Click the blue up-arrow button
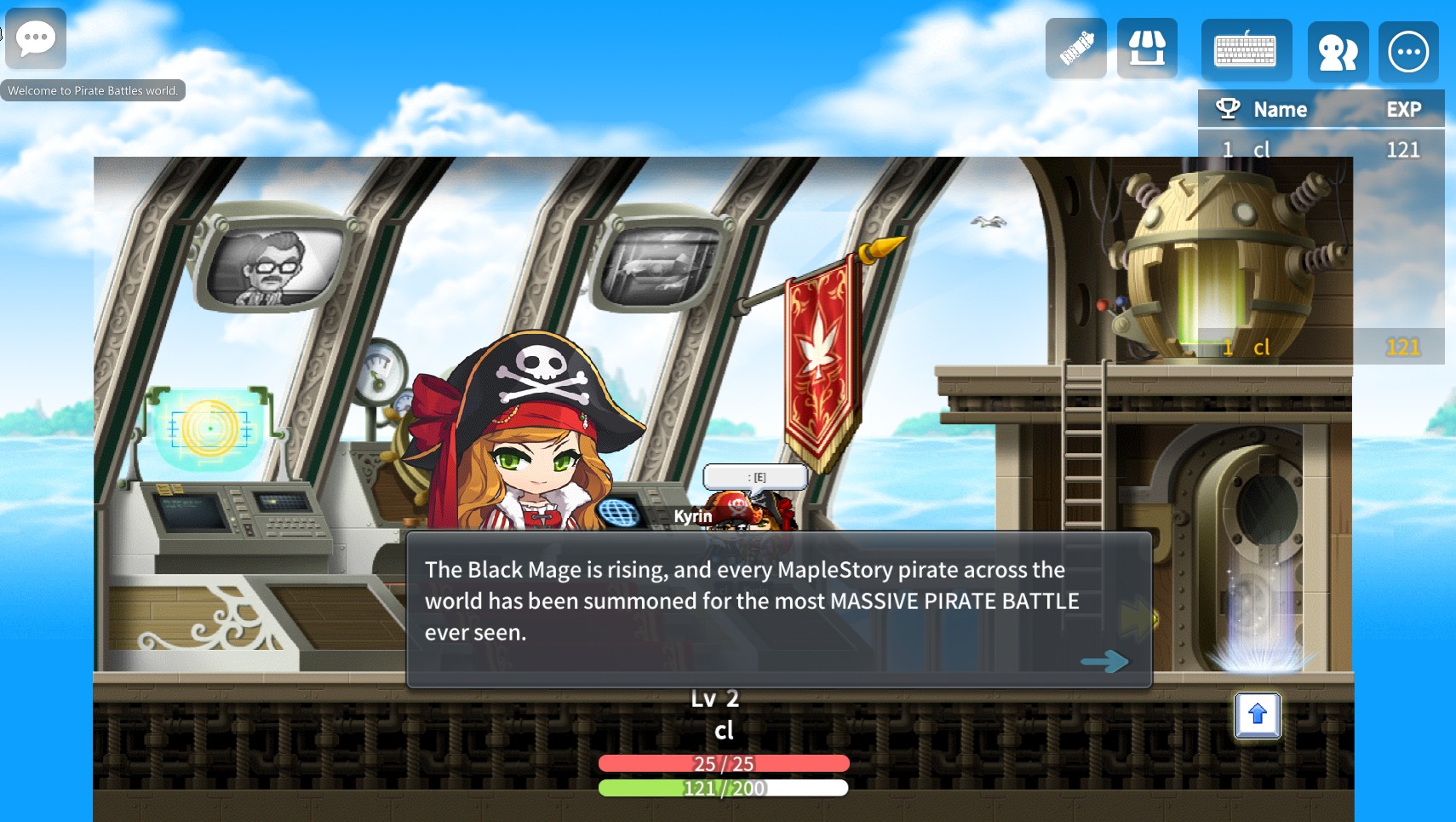 click(x=1258, y=716)
